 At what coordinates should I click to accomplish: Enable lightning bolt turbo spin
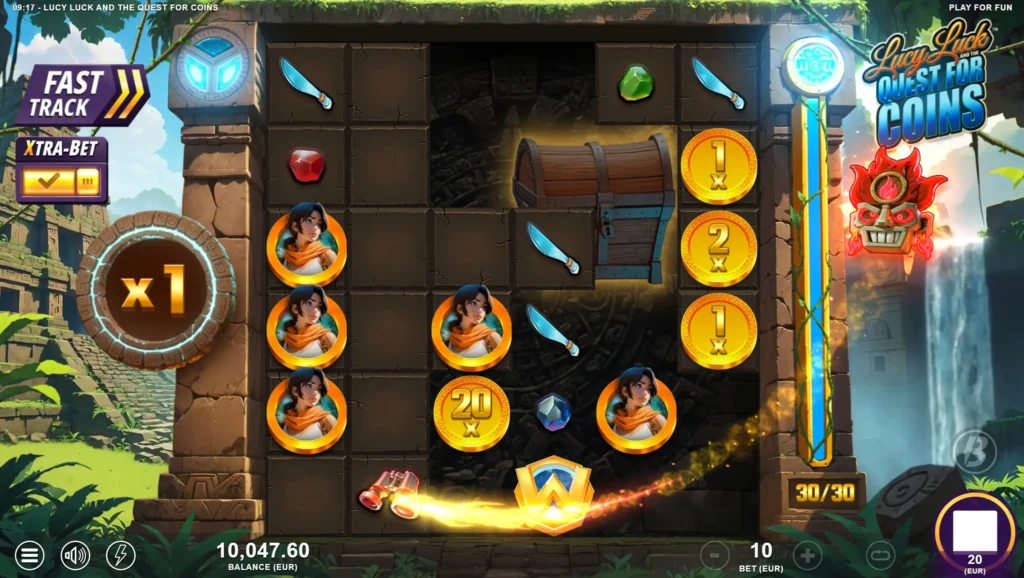[x=120, y=555]
